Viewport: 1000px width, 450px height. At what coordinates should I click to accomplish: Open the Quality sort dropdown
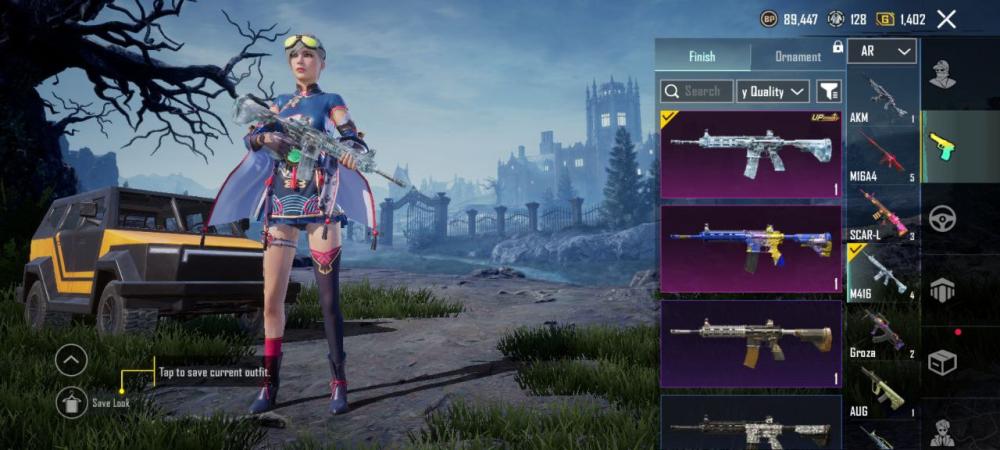pos(773,91)
